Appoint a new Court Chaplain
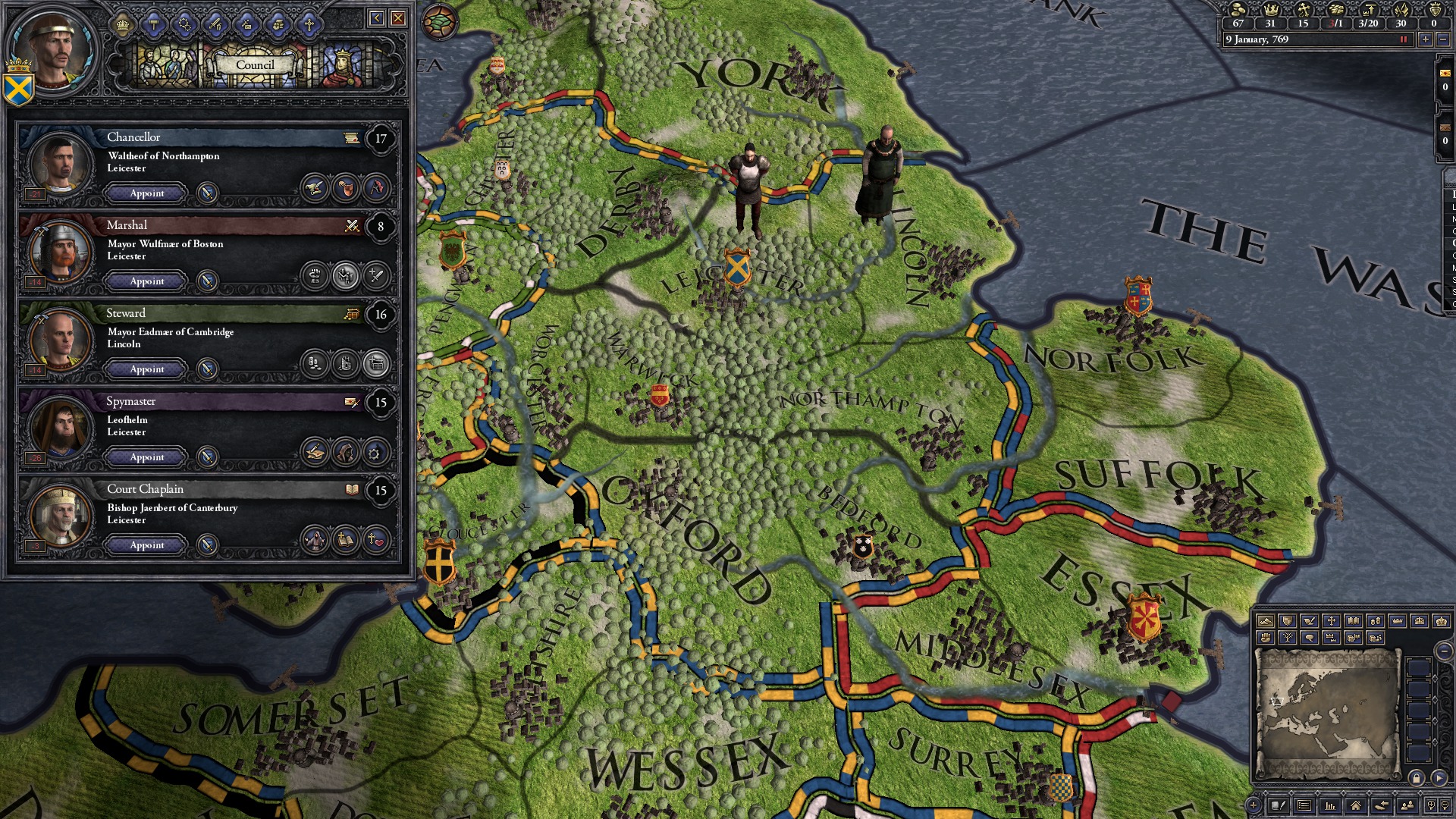The width and height of the screenshot is (1456, 819). (145, 545)
